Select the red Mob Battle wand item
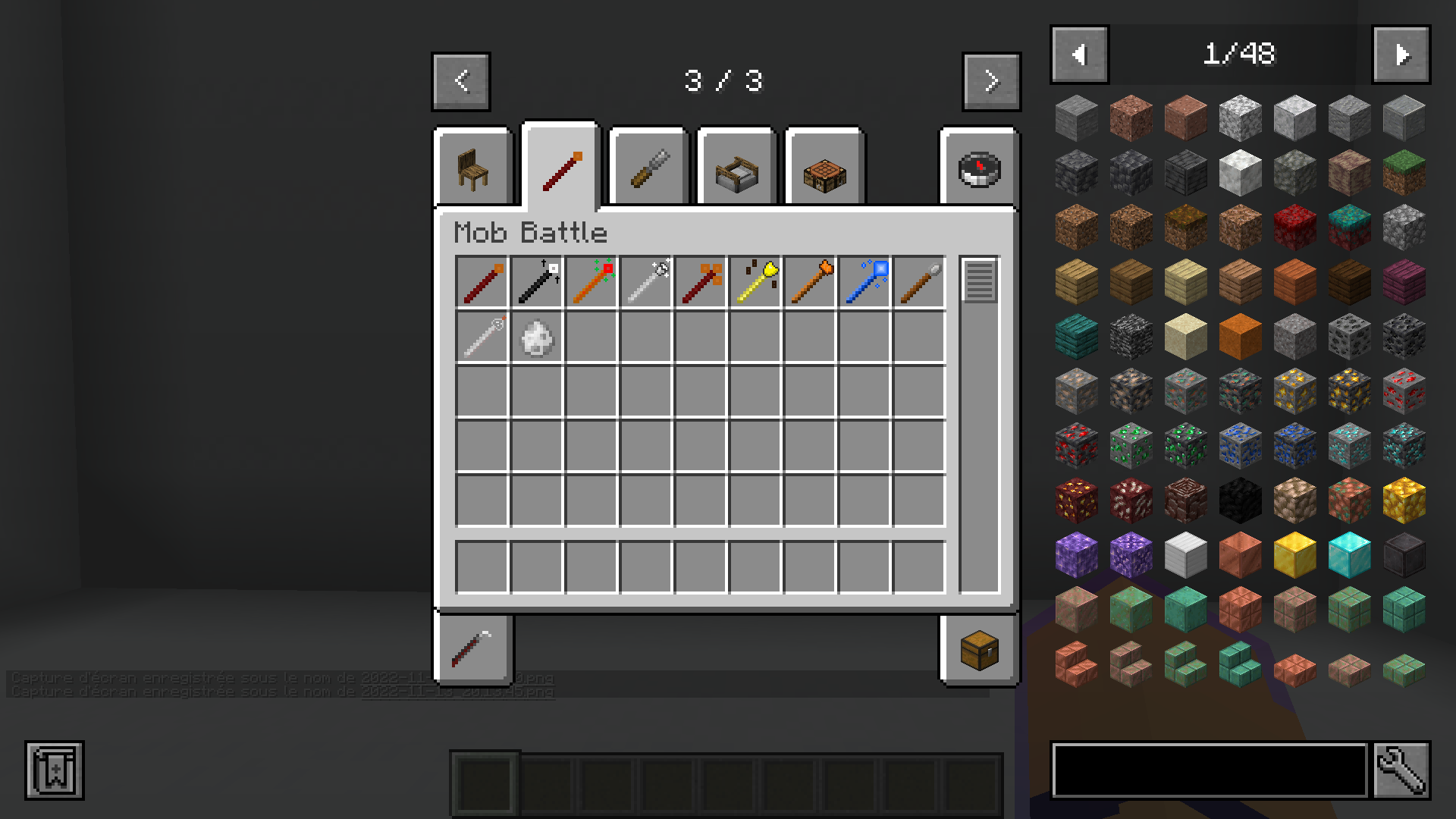 [x=482, y=281]
